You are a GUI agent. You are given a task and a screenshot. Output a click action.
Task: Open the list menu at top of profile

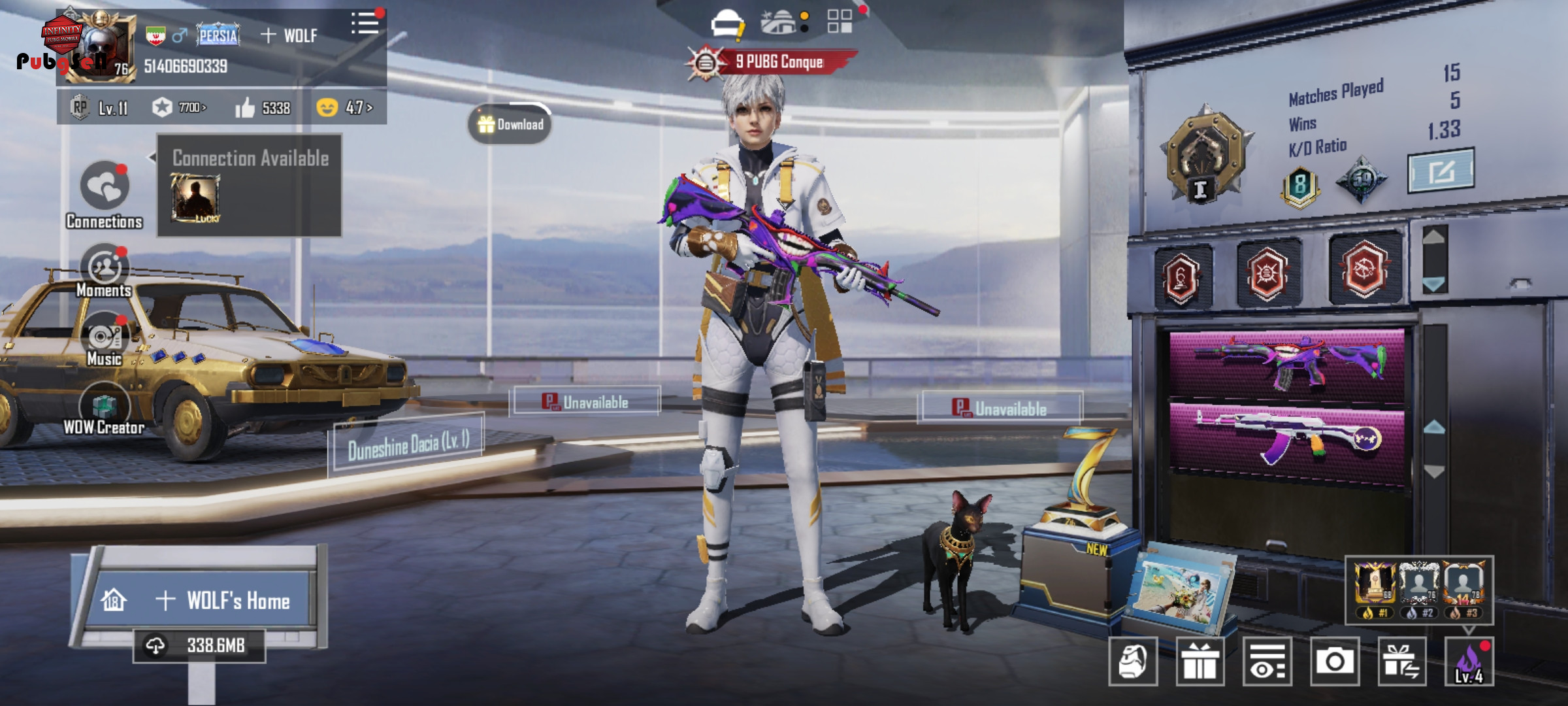(365, 25)
